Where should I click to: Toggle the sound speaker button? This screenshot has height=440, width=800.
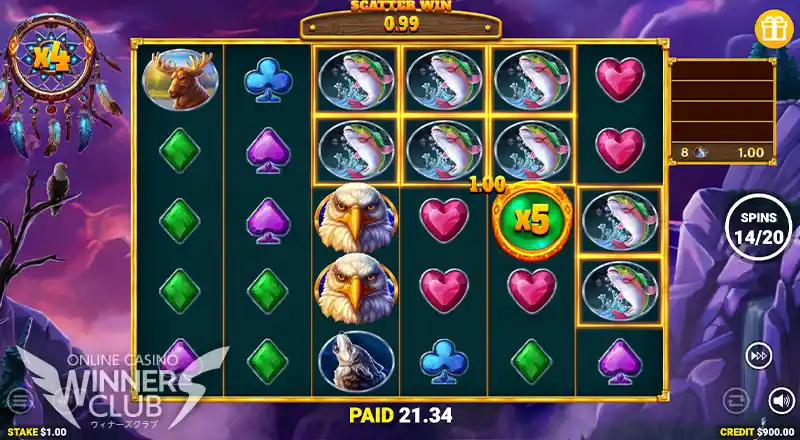tap(781, 401)
